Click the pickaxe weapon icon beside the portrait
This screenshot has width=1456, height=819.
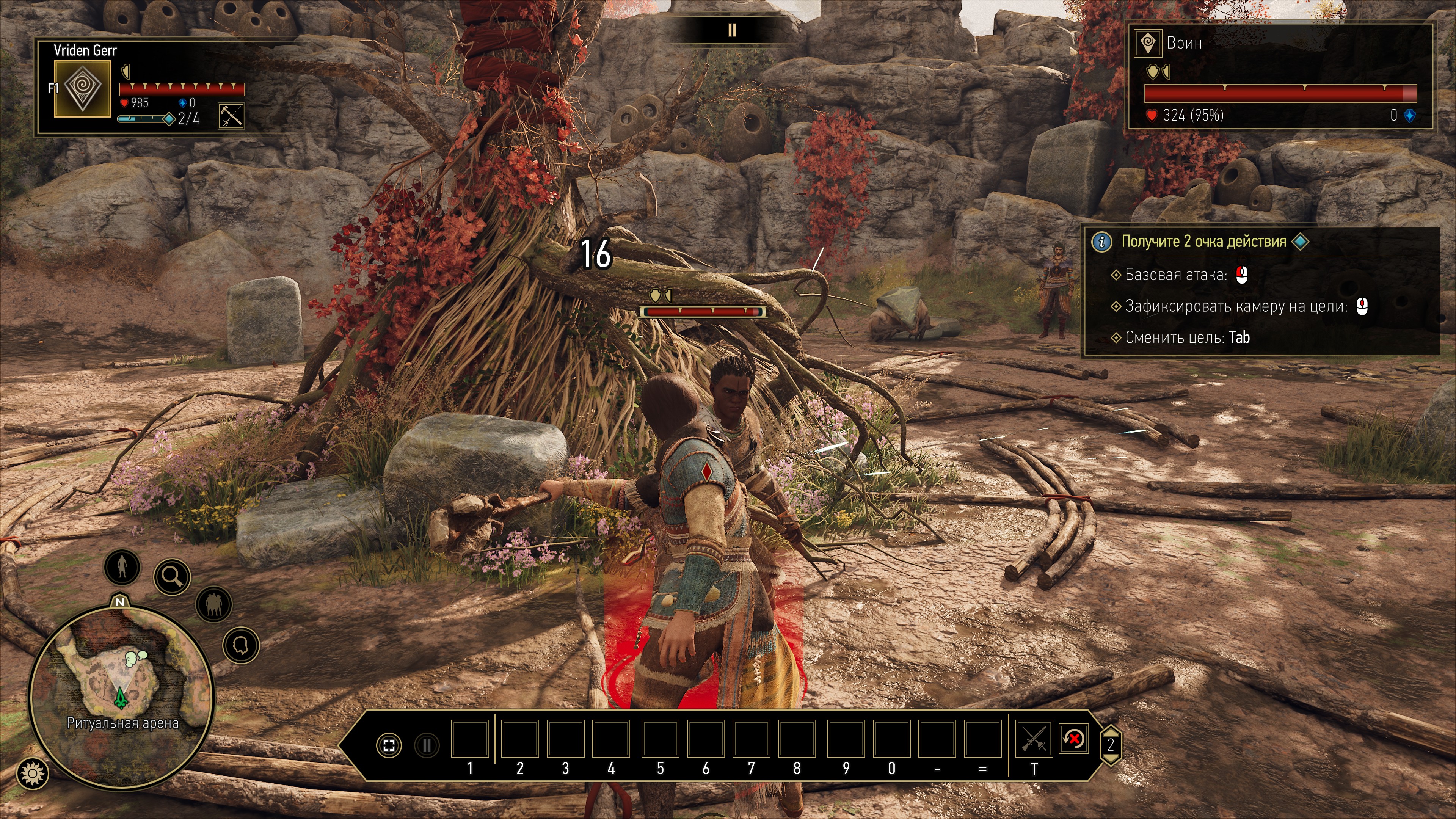coord(231,116)
